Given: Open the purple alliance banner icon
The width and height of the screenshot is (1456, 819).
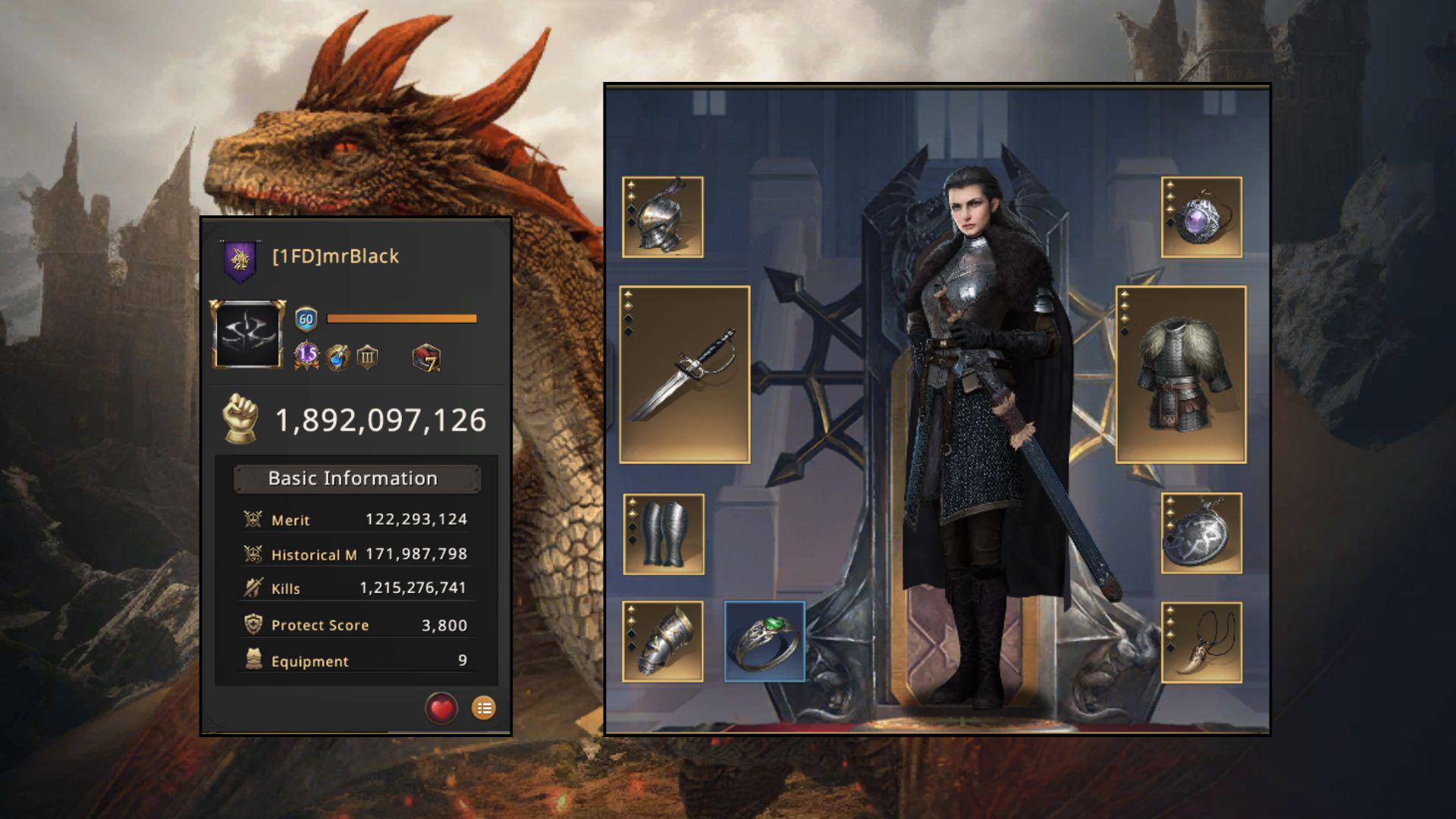Looking at the screenshot, I should (x=240, y=260).
